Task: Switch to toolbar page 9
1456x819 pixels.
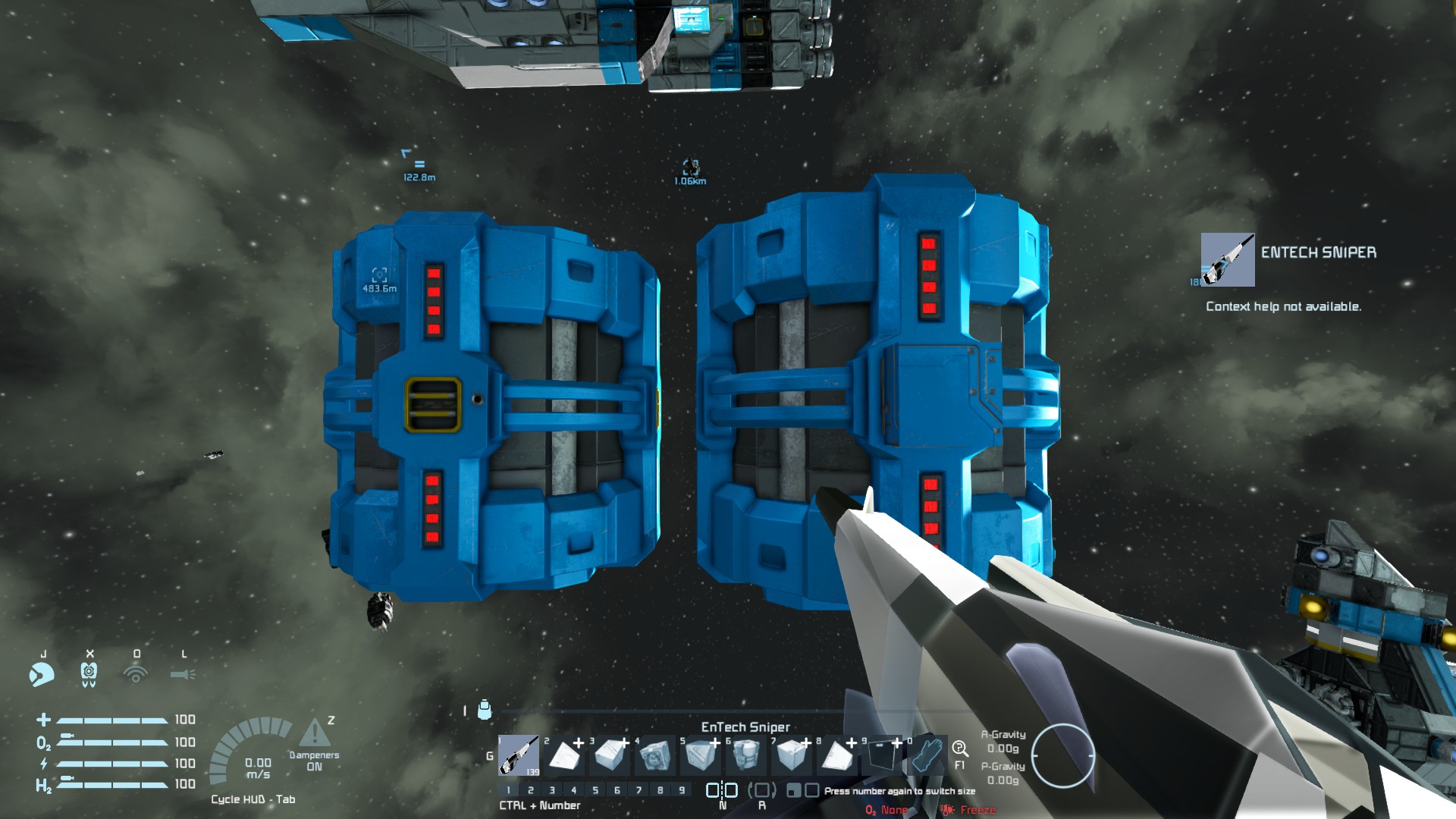Action: click(x=682, y=790)
